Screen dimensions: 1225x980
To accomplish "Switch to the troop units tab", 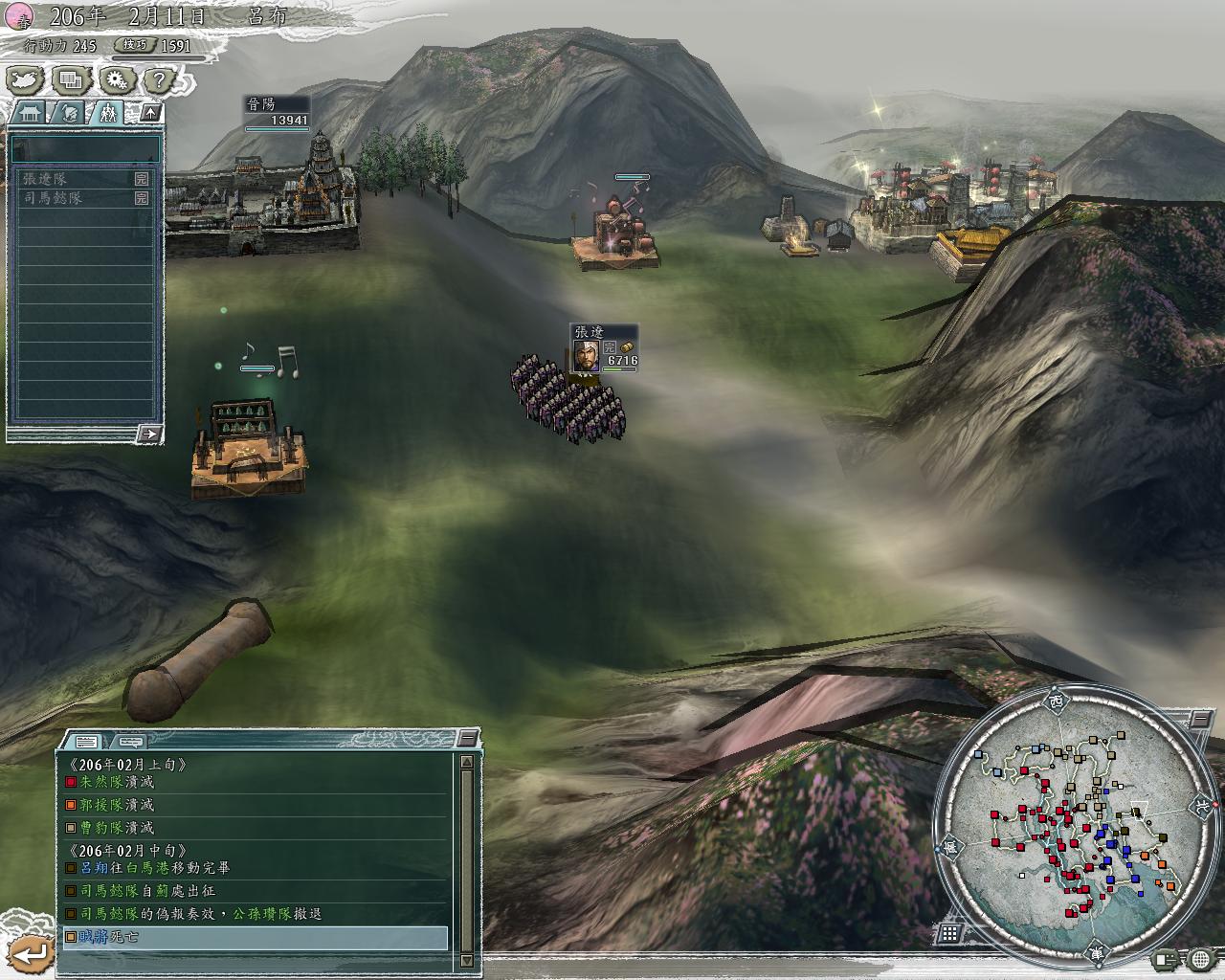I will pyautogui.click(x=108, y=113).
